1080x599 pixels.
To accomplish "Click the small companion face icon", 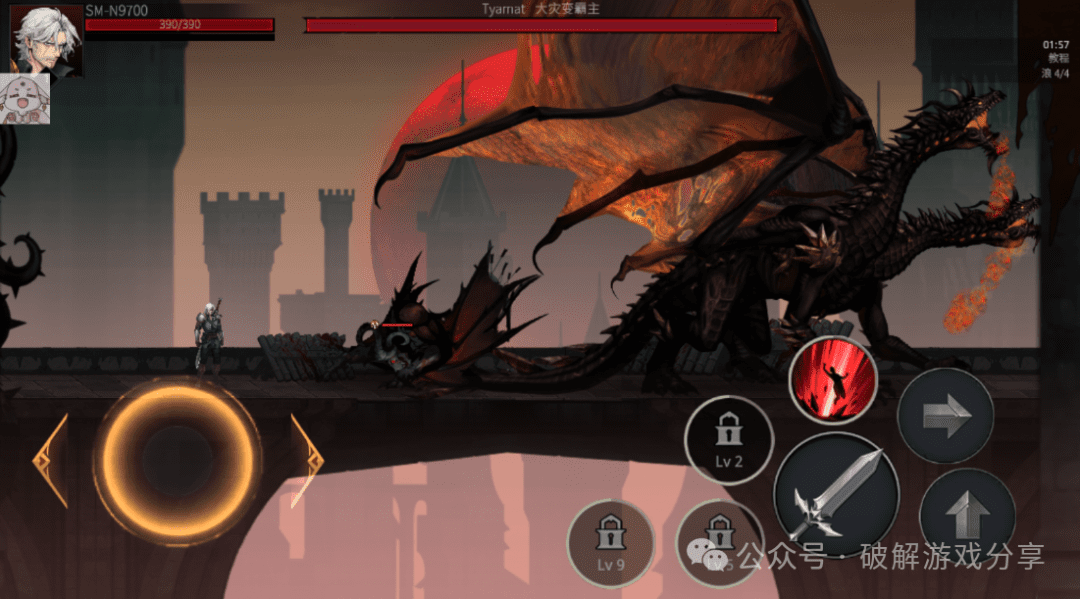I will (x=30, y=100).
